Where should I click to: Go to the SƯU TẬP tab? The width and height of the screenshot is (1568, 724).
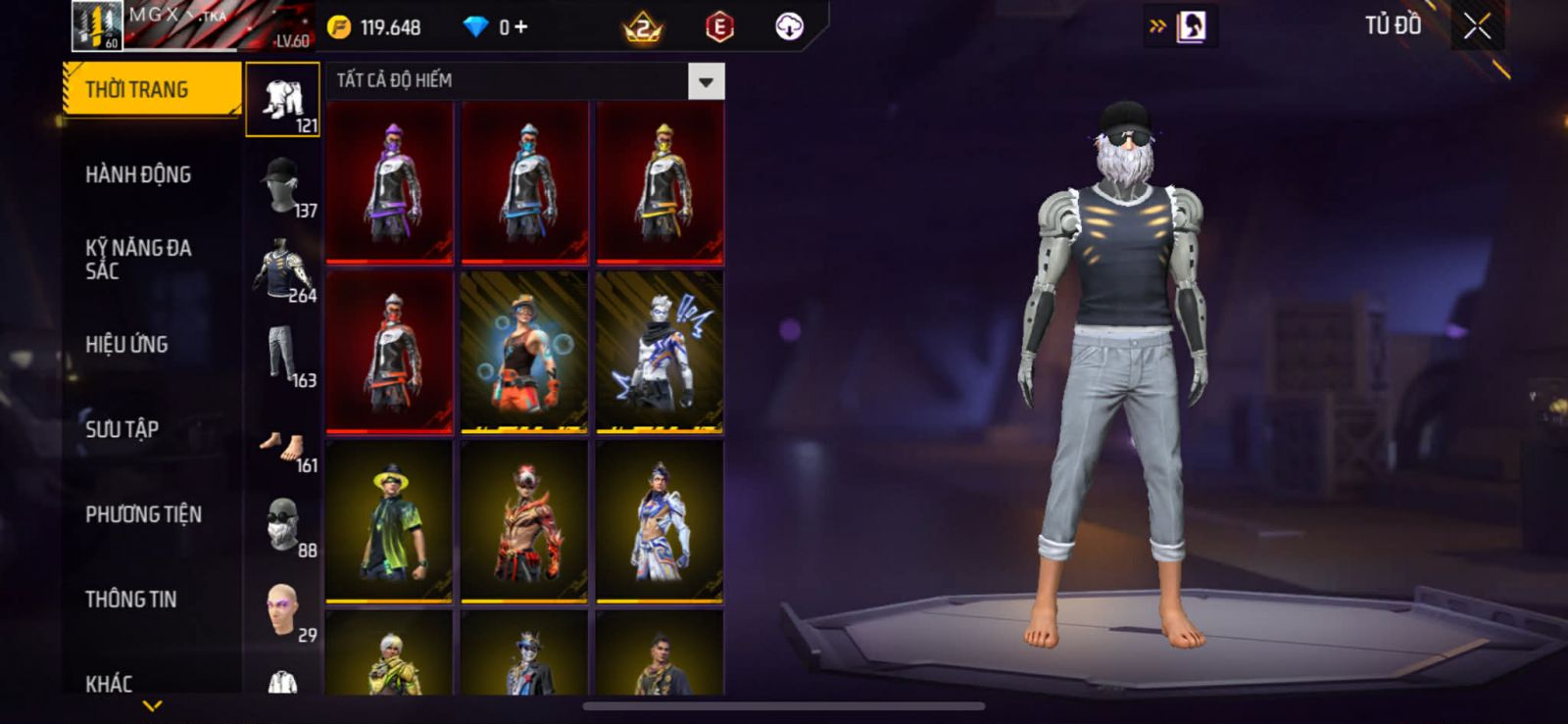[122, 429]
